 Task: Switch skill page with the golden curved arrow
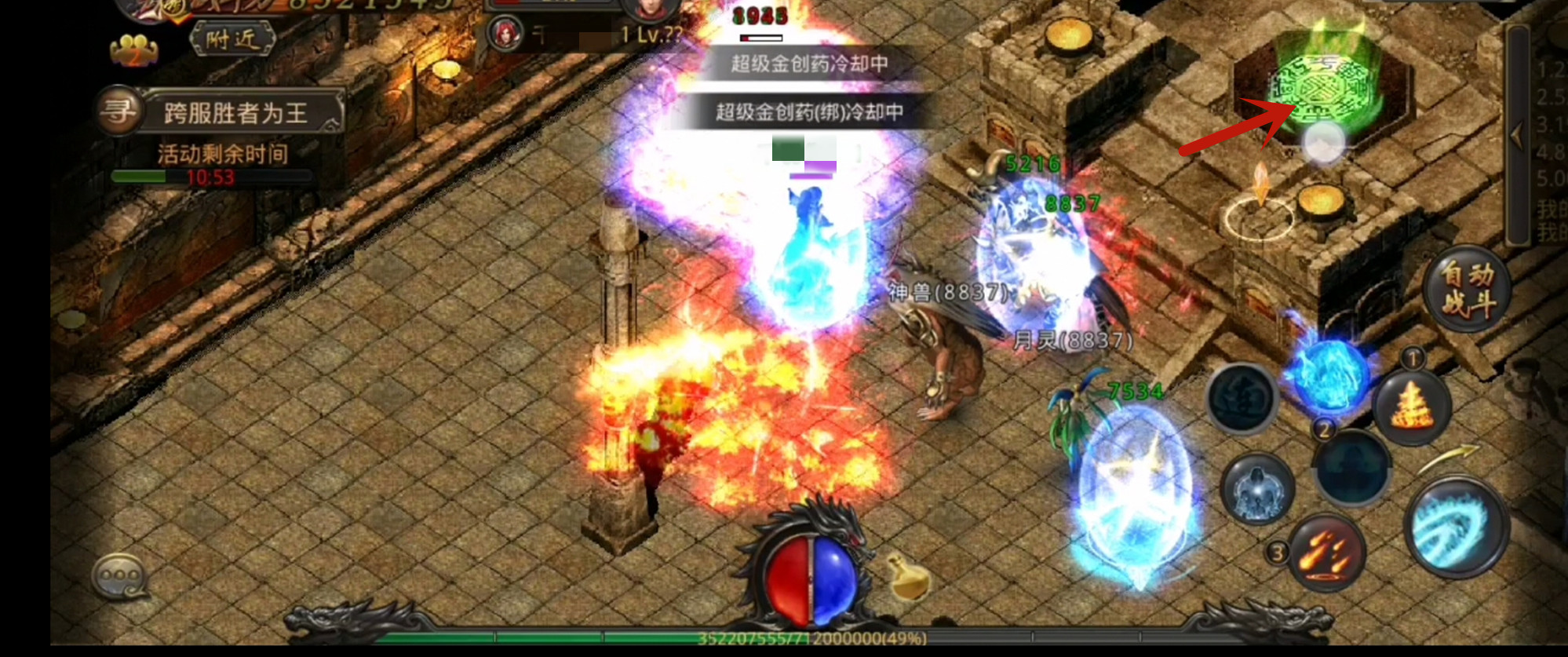click(1448, 456)
